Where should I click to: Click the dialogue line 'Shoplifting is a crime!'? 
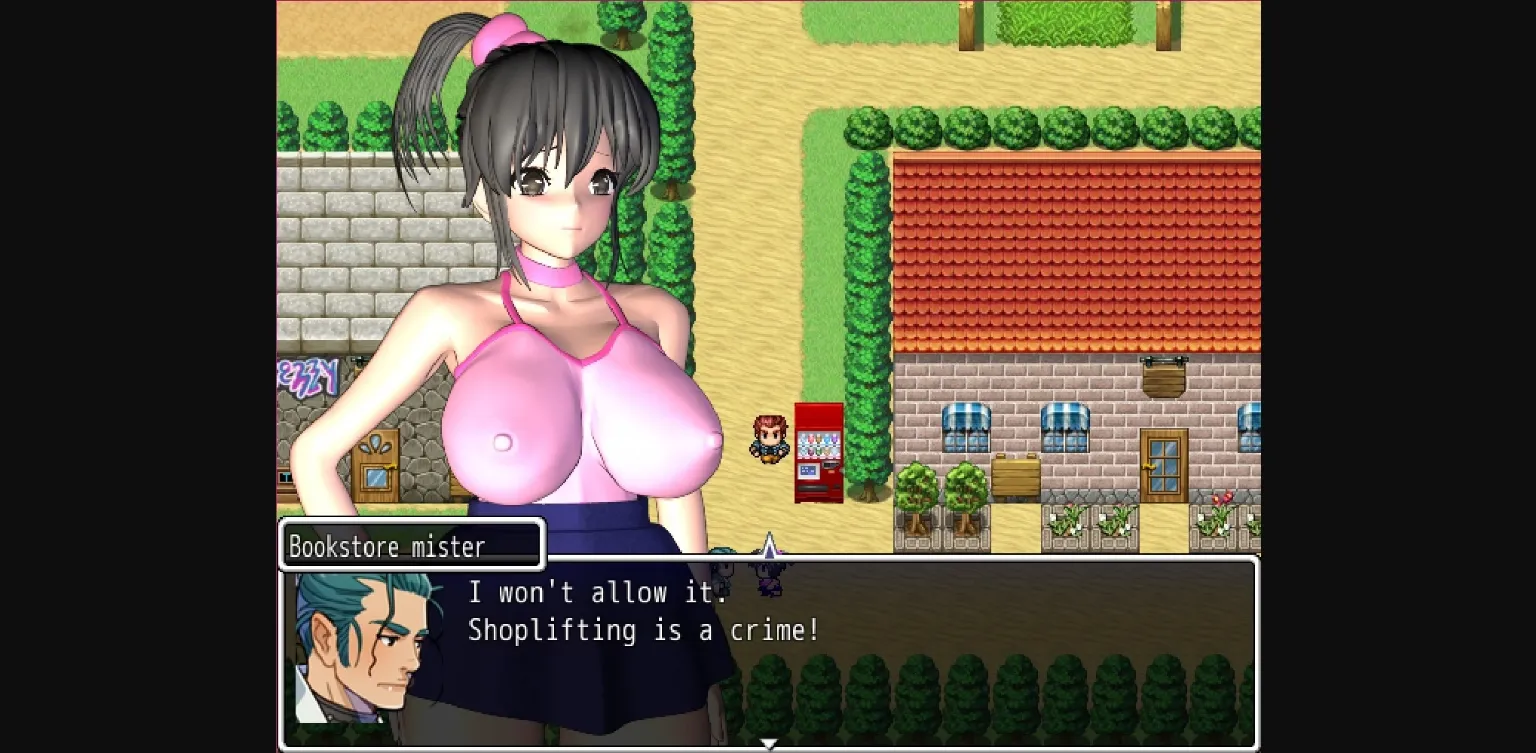pos(644,631)
